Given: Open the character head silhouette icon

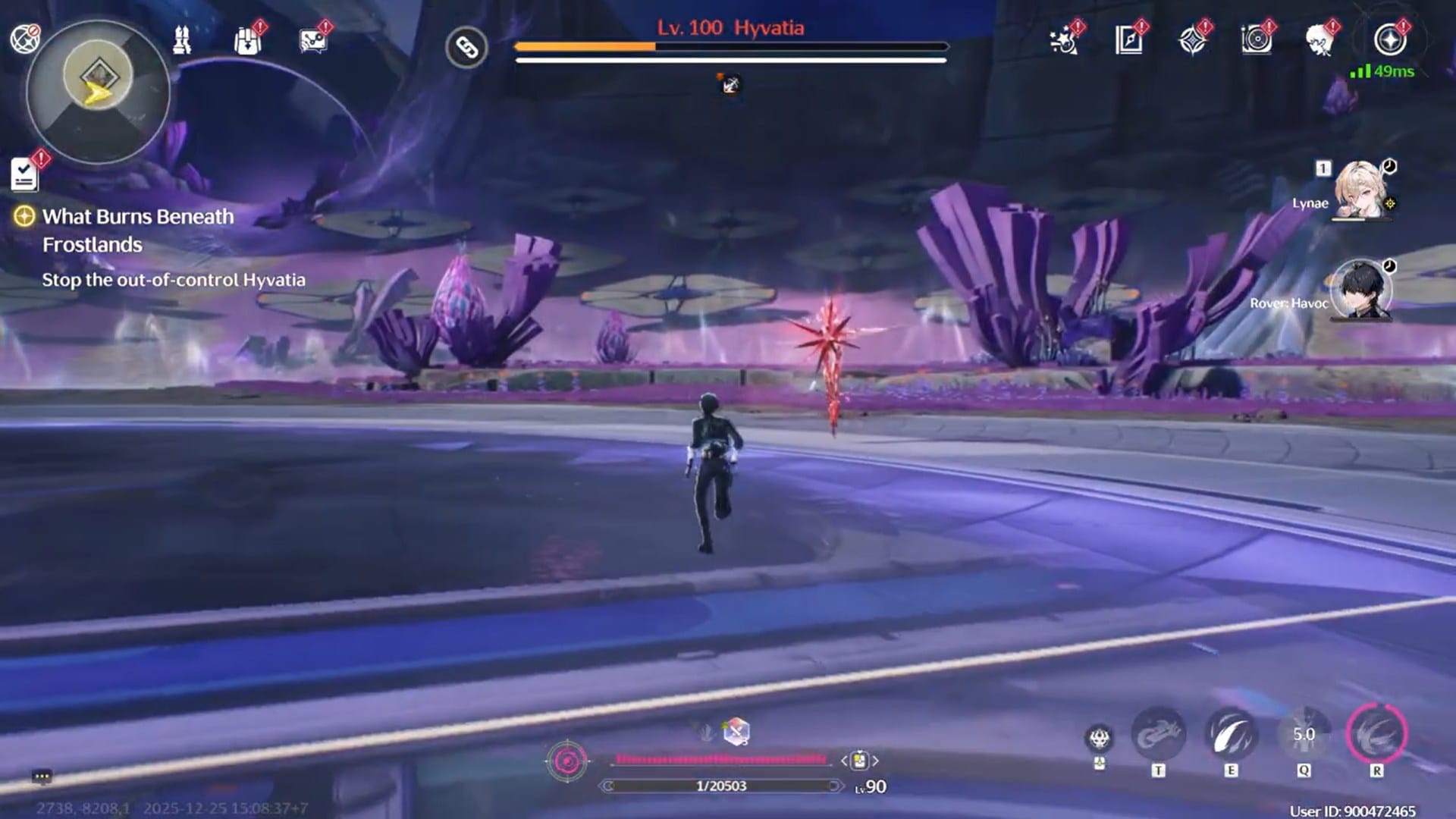Looking at the screenshot, I should (x=1320, y=40).
